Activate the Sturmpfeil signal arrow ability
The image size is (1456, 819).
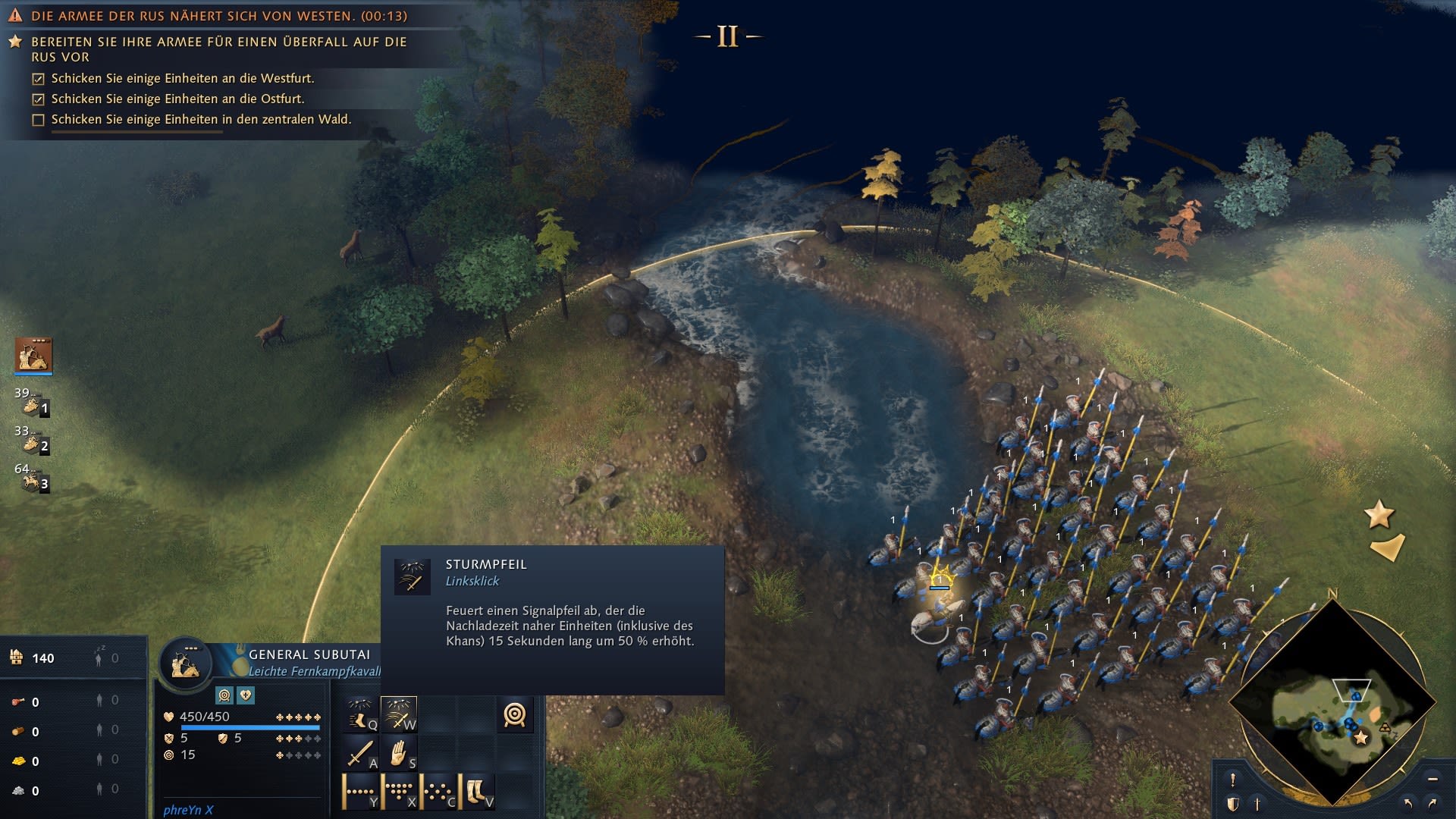pos(399,714)
